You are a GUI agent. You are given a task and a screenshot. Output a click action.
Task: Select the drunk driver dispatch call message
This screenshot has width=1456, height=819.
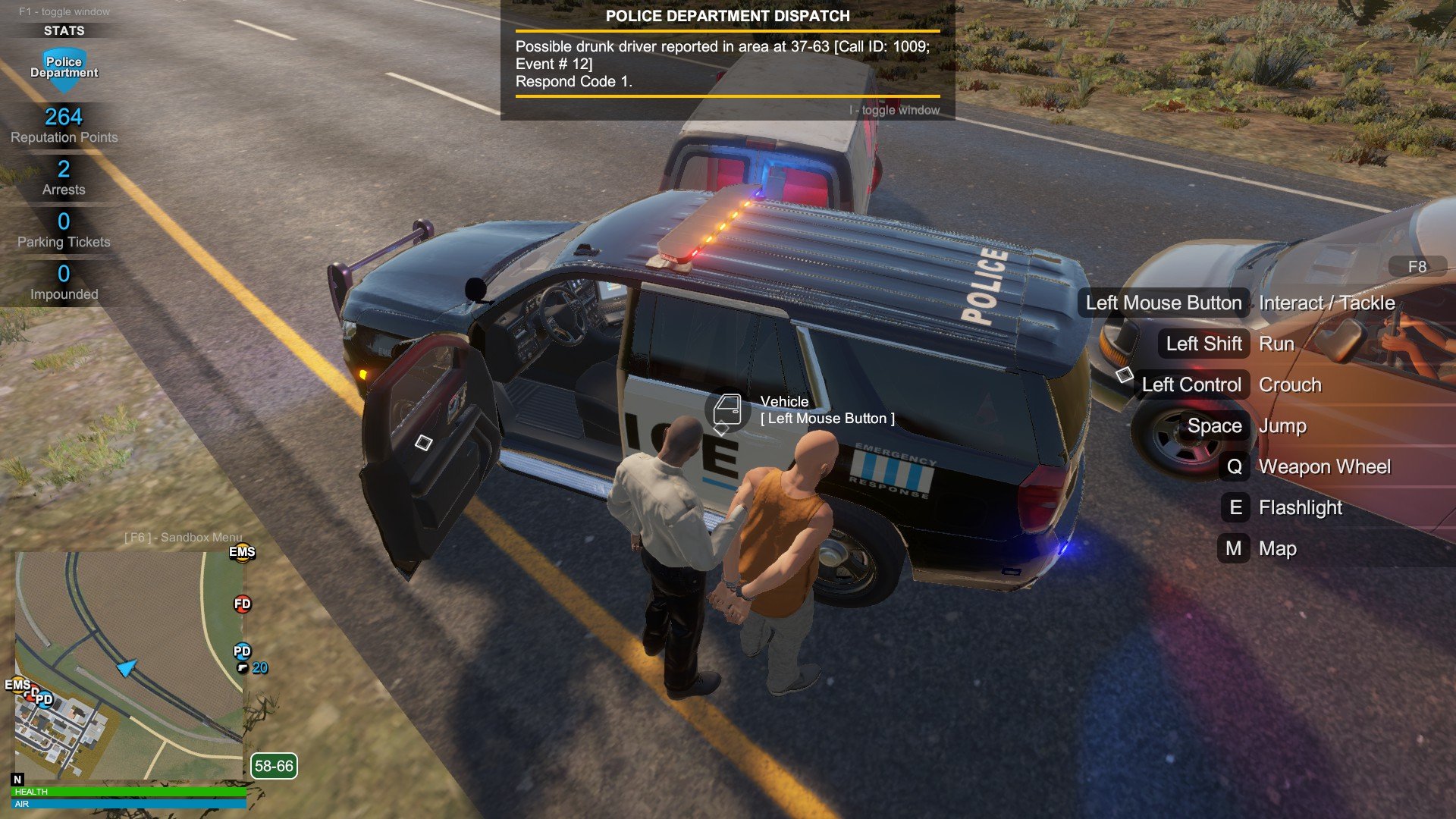[x=722, y=64]
